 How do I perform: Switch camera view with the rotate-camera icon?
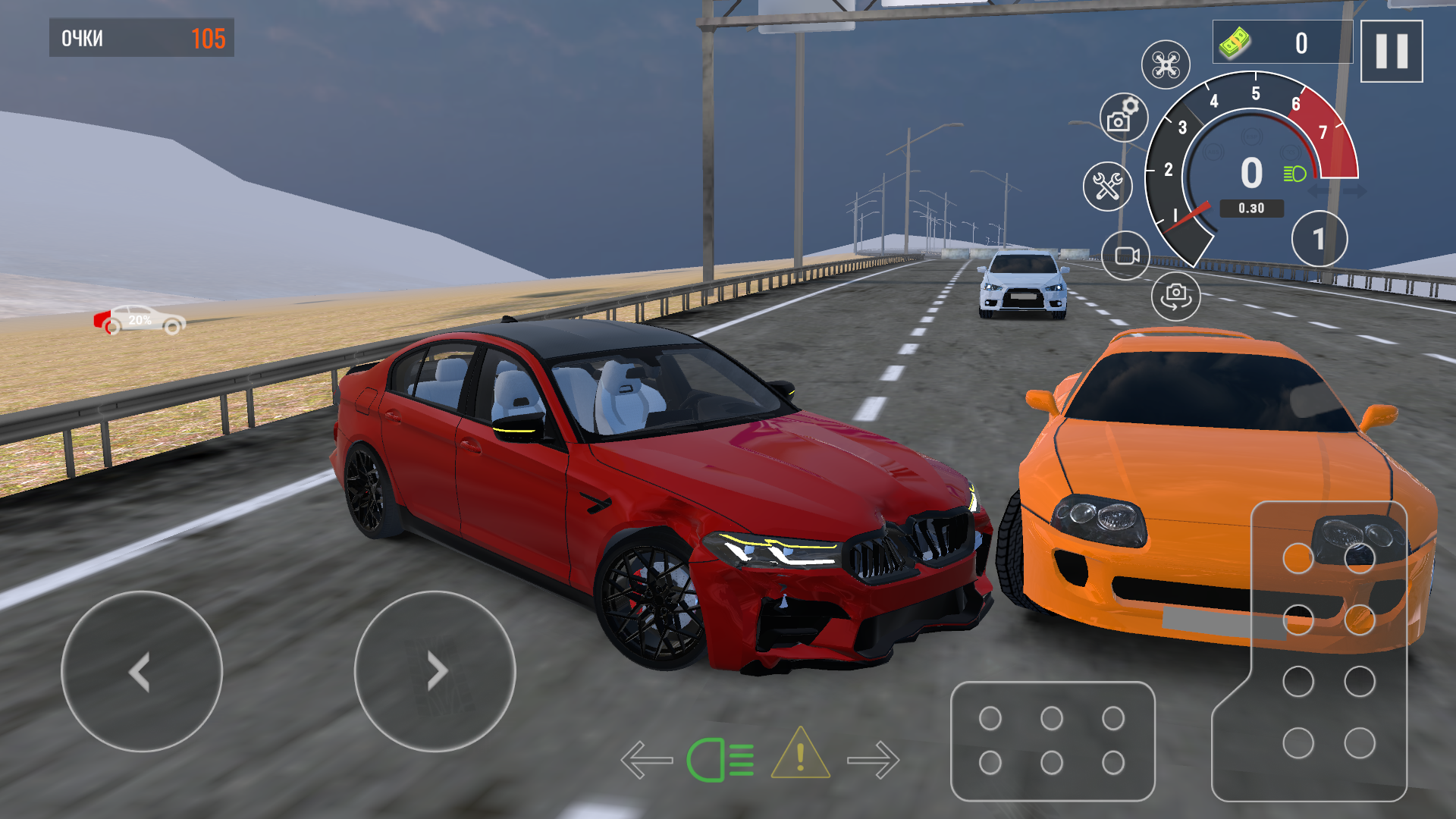[x=1175, y=296]
